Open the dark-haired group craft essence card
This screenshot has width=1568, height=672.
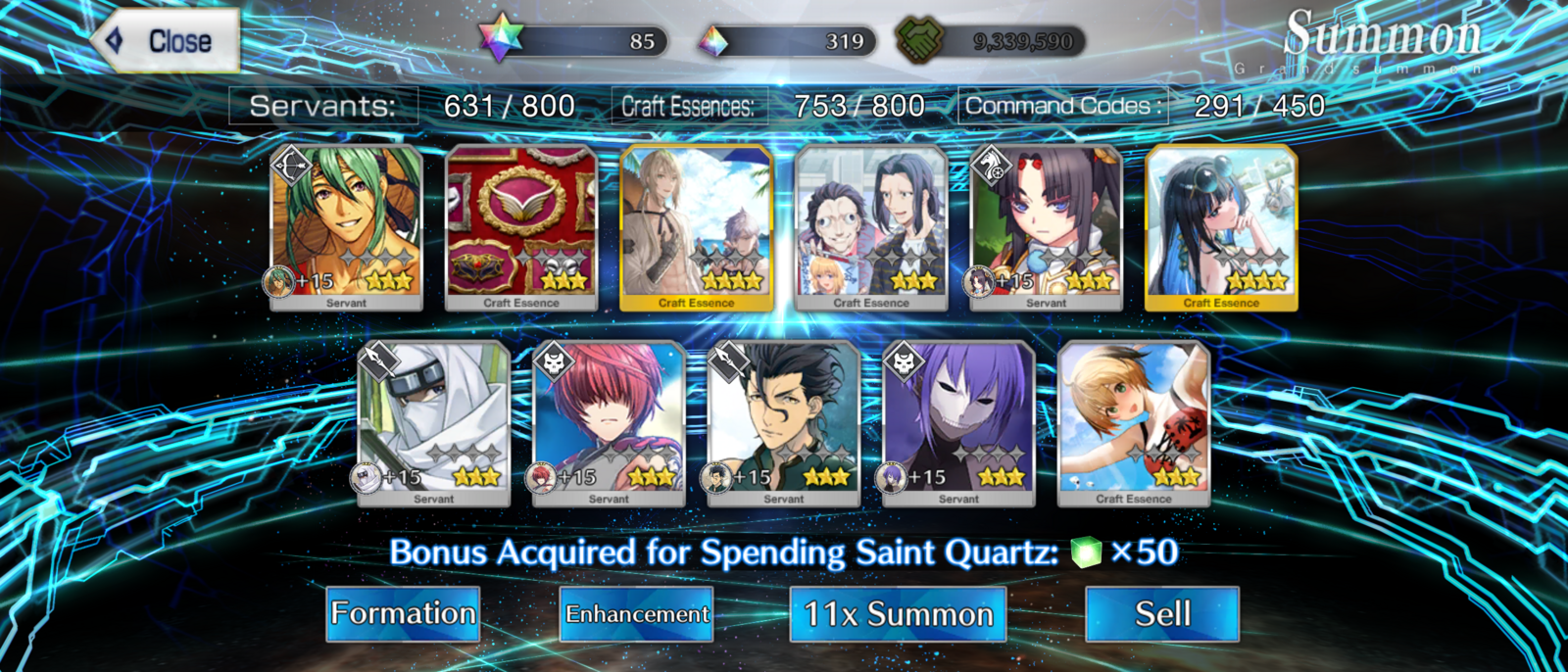[871, 227]
